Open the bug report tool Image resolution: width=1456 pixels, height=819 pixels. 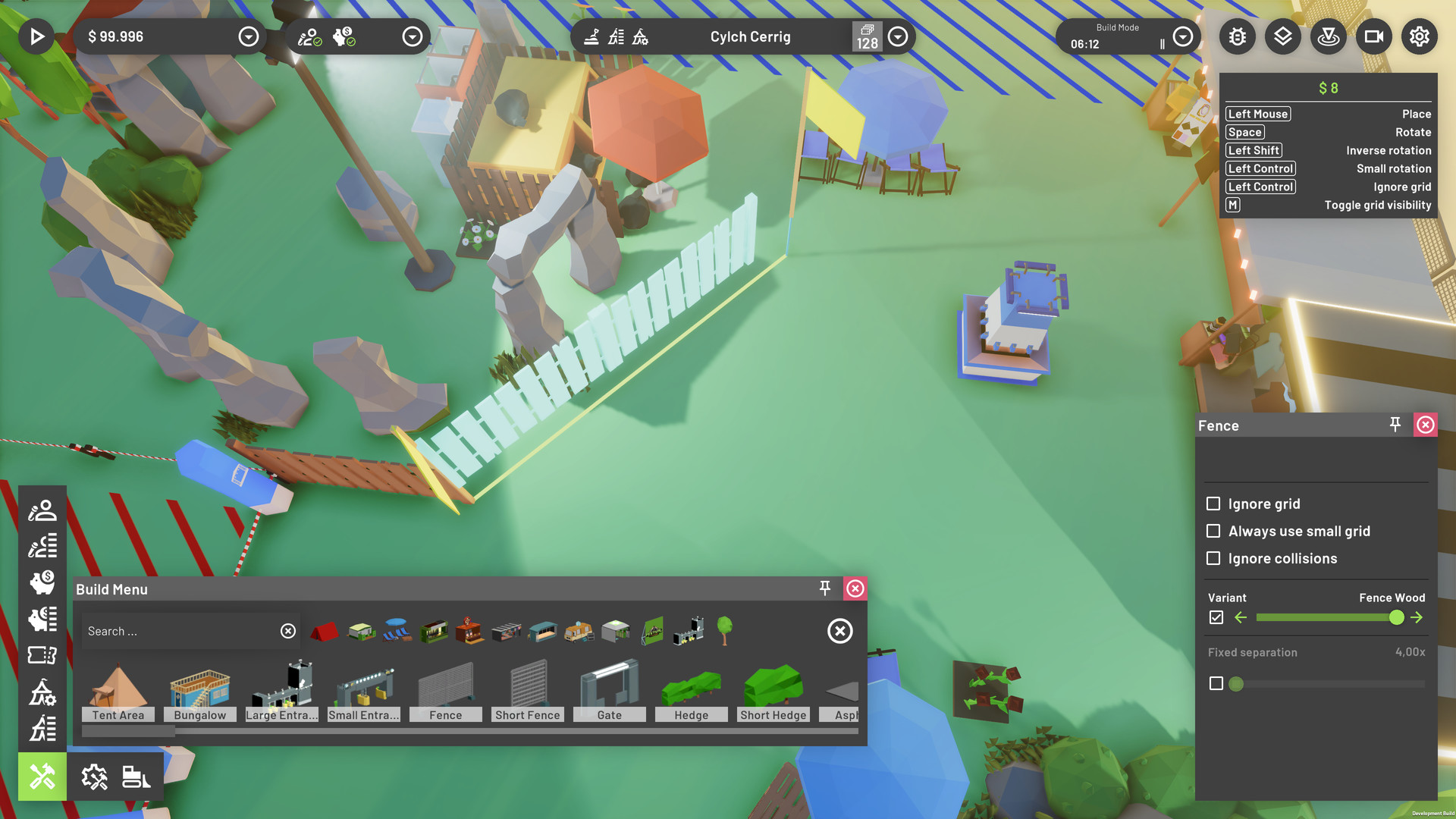tap(1237, 36)
